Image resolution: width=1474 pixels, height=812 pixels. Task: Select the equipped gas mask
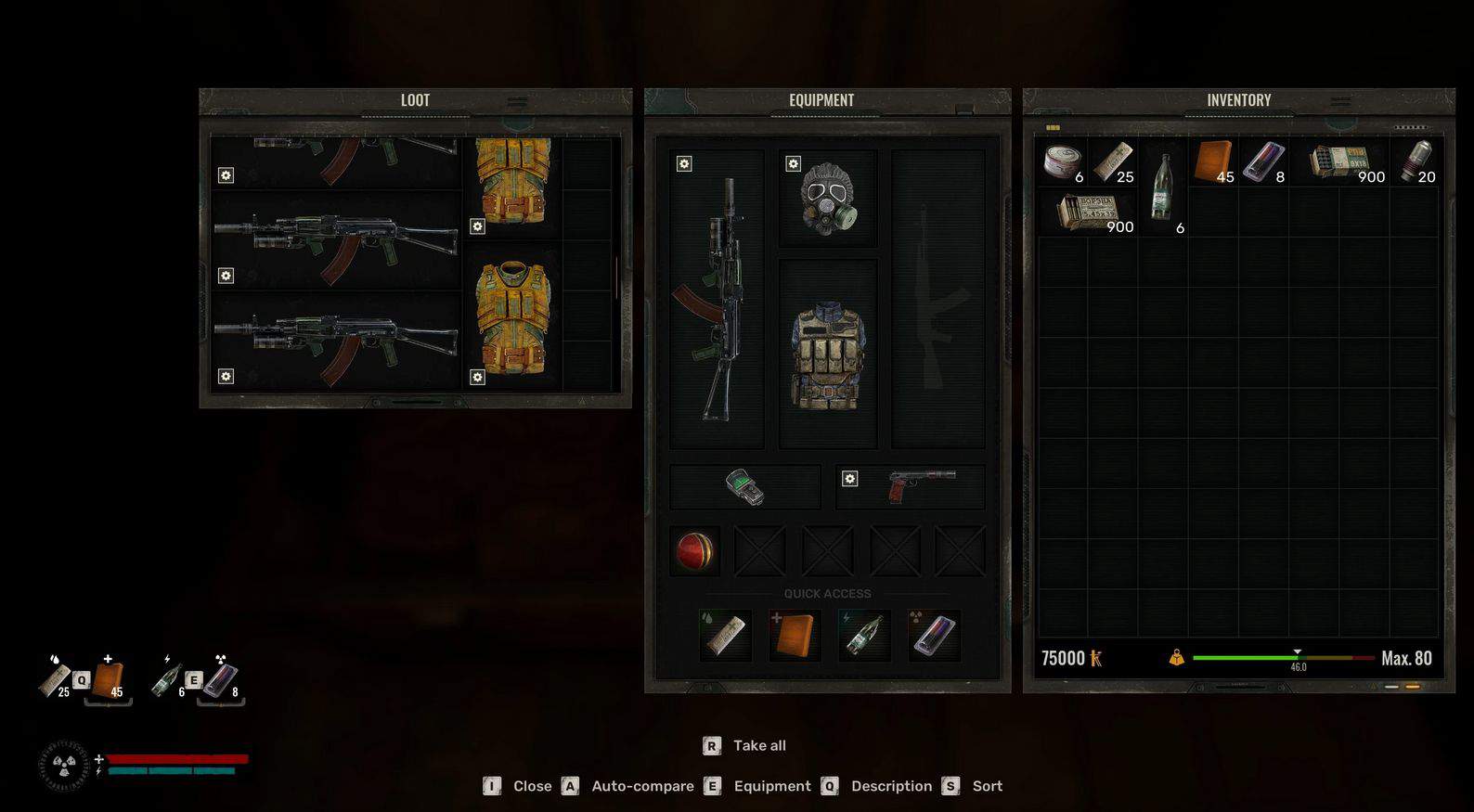(828, 199)
